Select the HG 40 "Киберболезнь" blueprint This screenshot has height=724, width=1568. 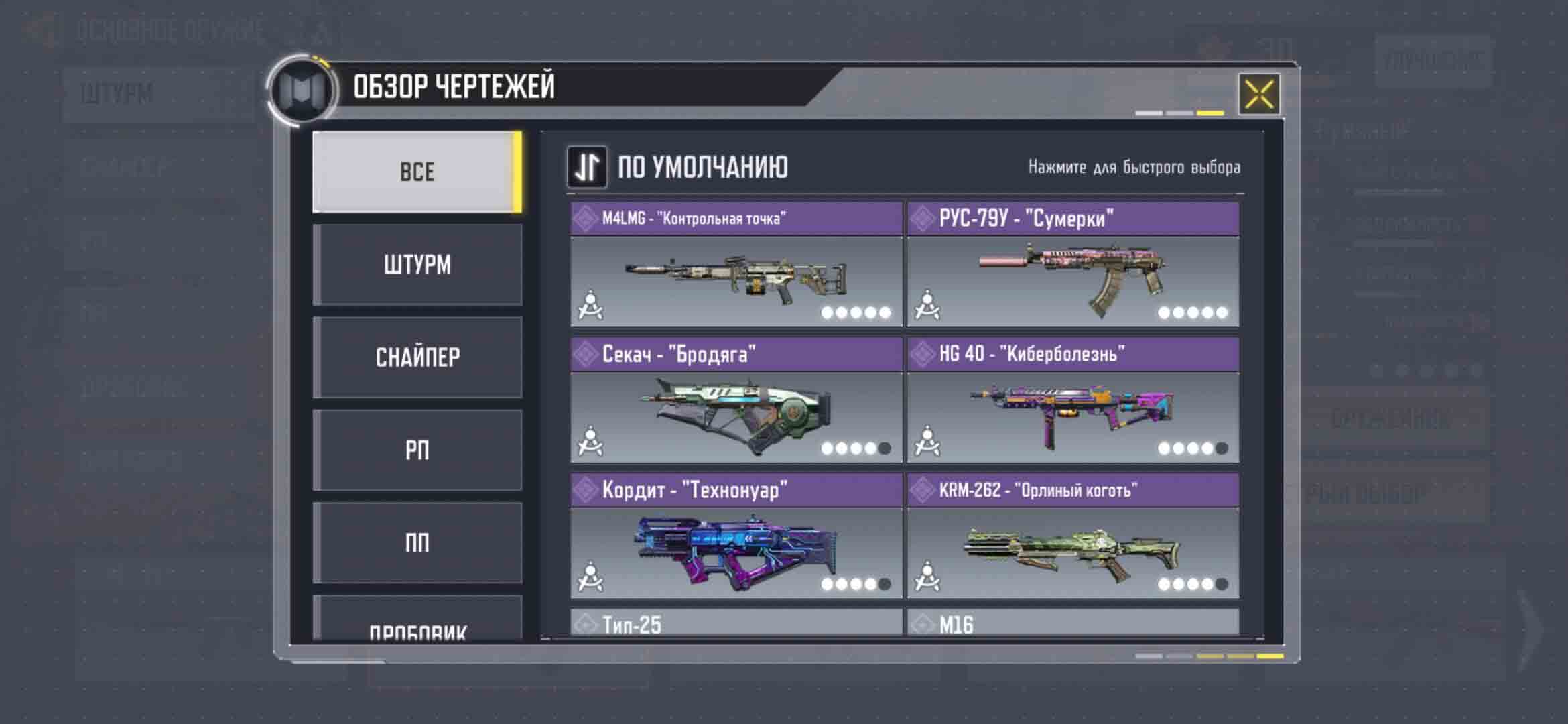coord(1073,401)
